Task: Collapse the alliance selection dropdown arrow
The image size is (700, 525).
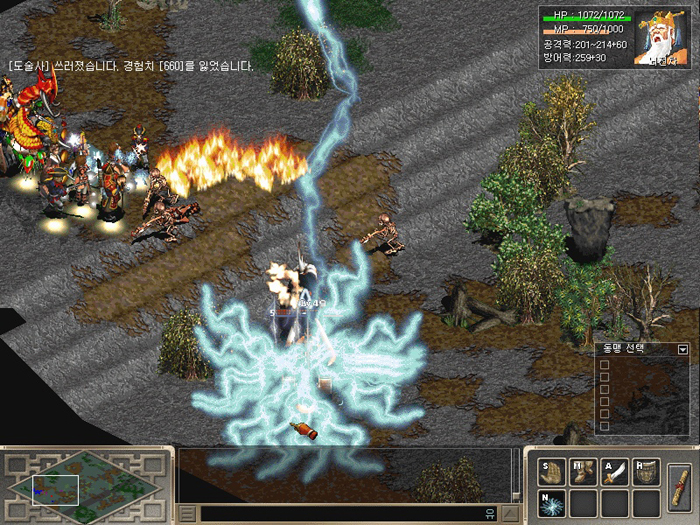Action: pyautogui.click(x=683, y=349)
